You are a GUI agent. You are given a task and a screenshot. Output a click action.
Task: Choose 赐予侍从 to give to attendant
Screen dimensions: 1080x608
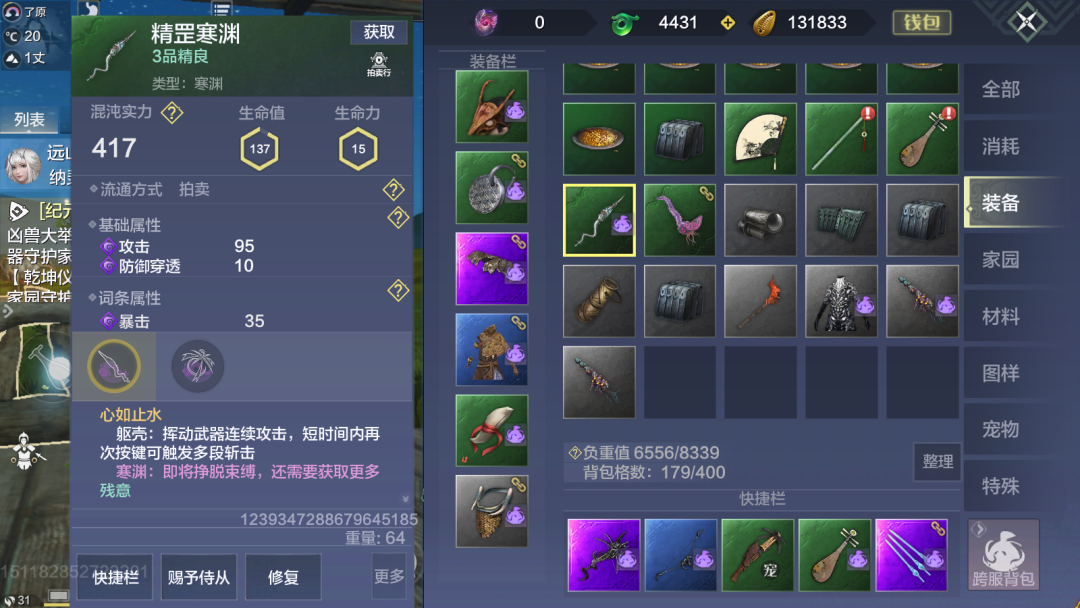point(199,577)
